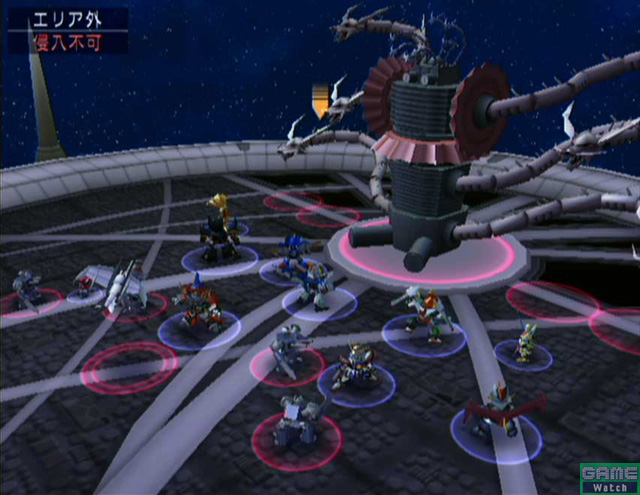Click the orange map cursor marker
The image size is (640, 495).
point(321,101)
